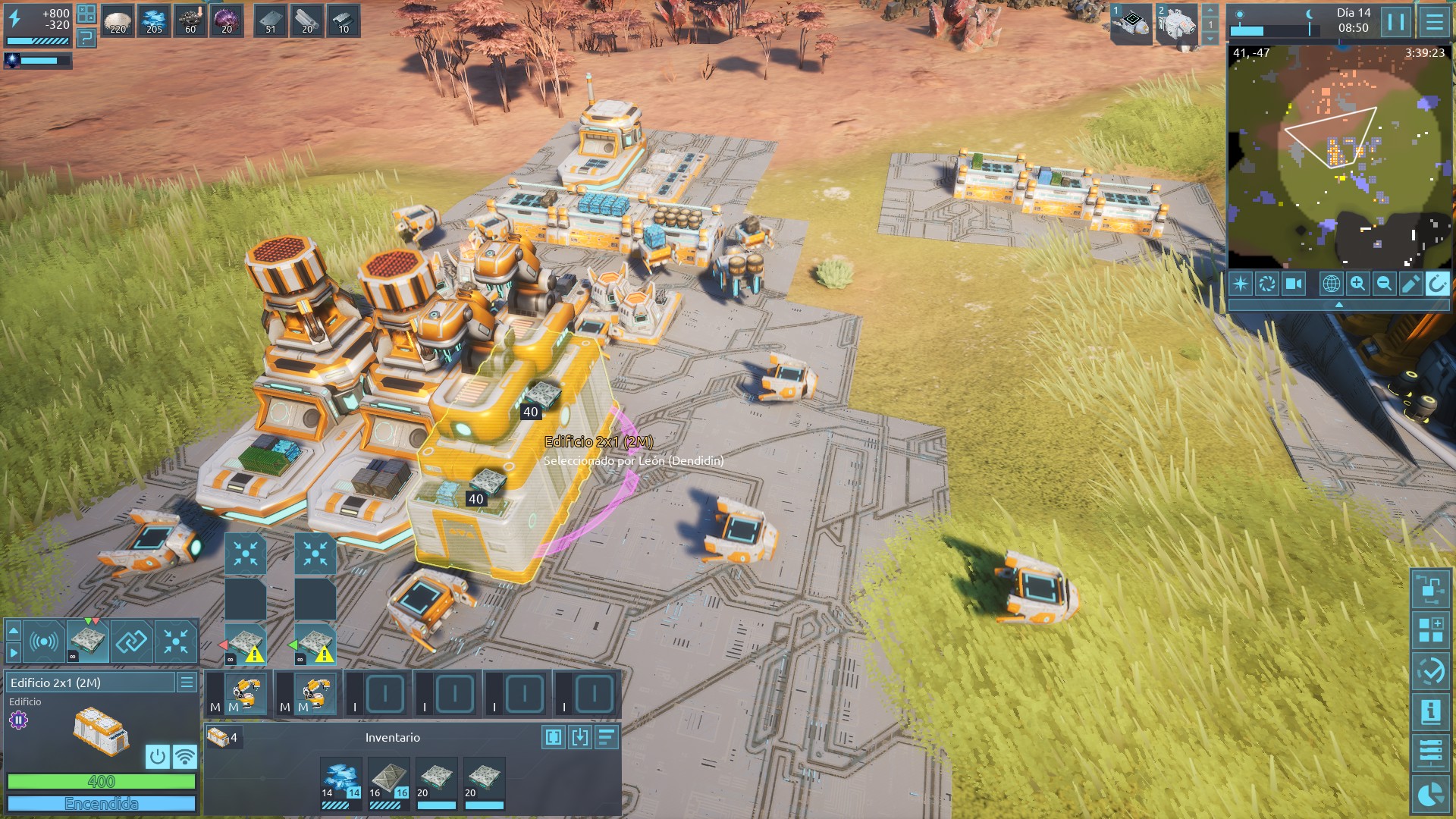Viewport: 1456px width, 819px height.
Task: Activate the broadcast signal behavior icon
Action: (x=43, y=642)
